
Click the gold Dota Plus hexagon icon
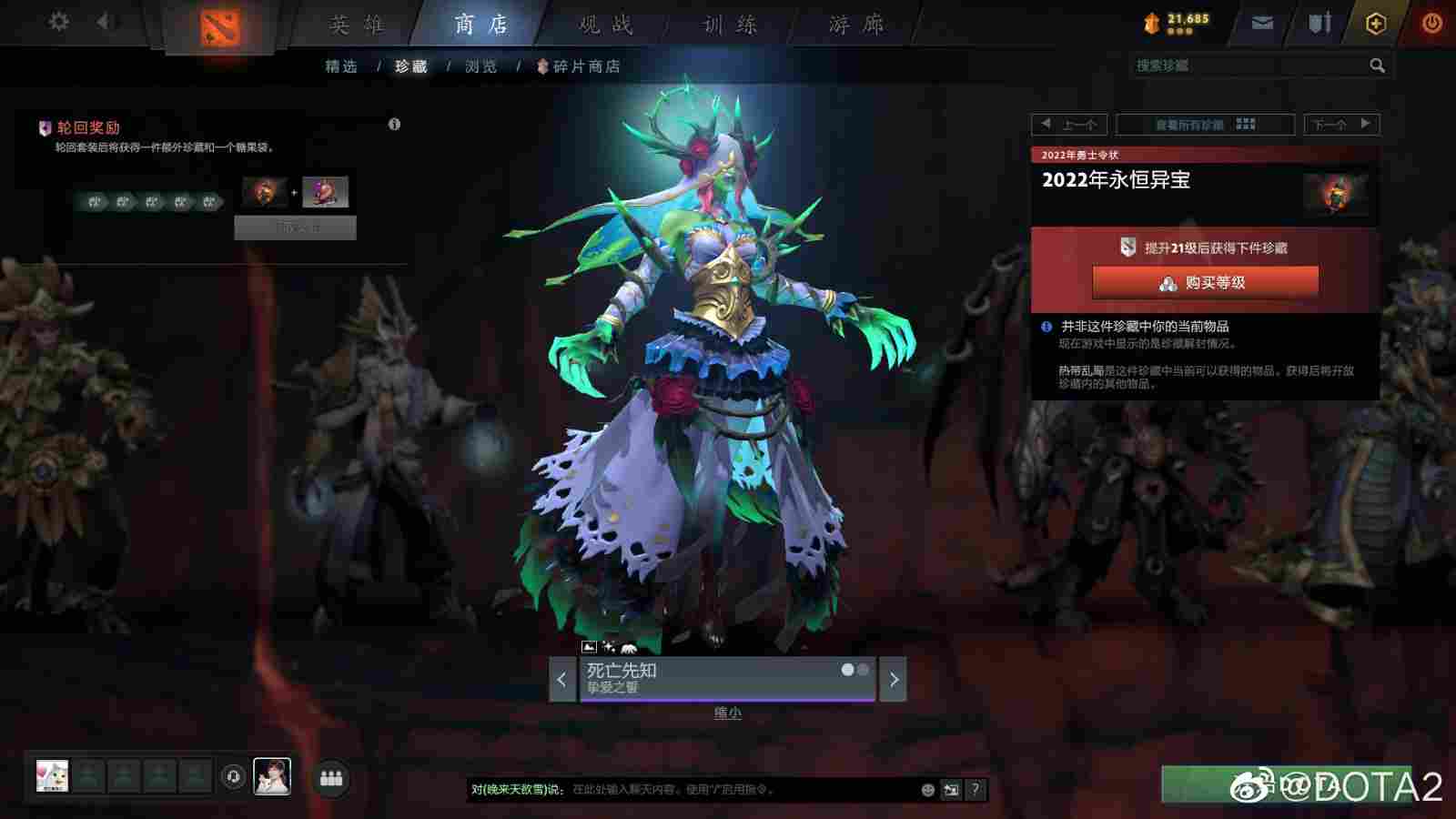(x=1374, y=23)
